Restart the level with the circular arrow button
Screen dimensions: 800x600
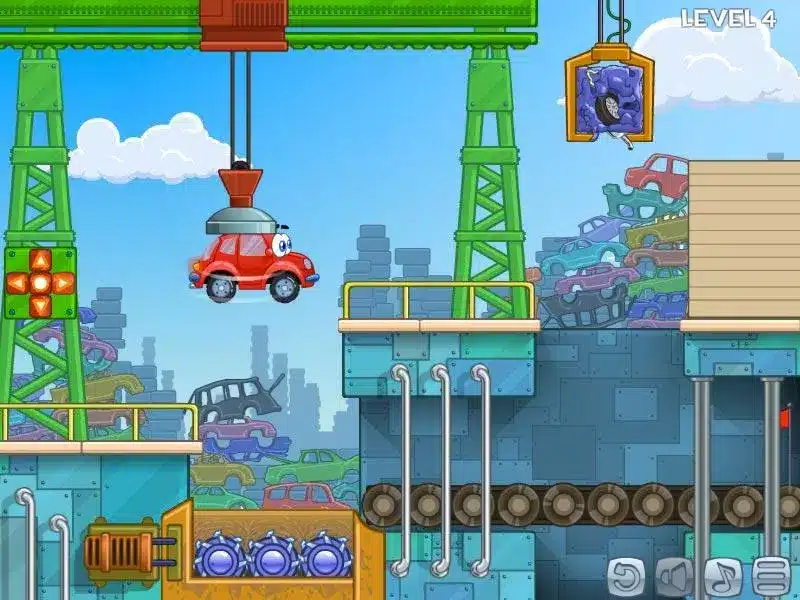click(x=627, y=575)
